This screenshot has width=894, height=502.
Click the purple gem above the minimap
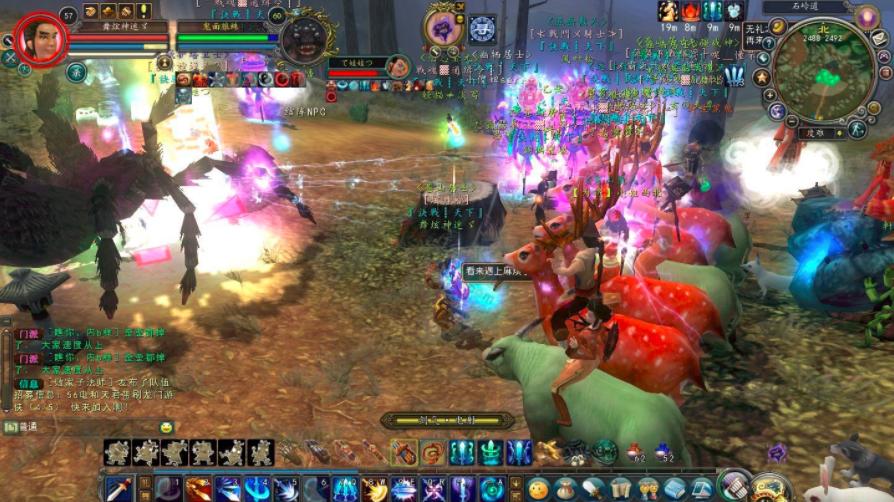click(866, 17)
